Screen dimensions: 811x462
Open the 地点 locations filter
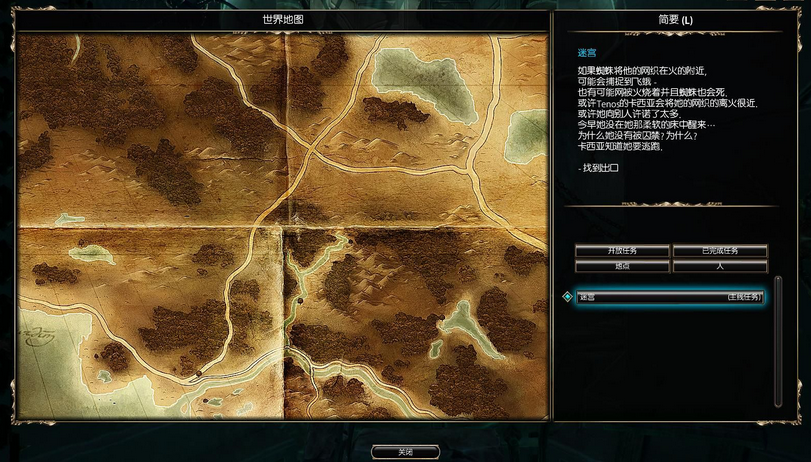point(621,267)
